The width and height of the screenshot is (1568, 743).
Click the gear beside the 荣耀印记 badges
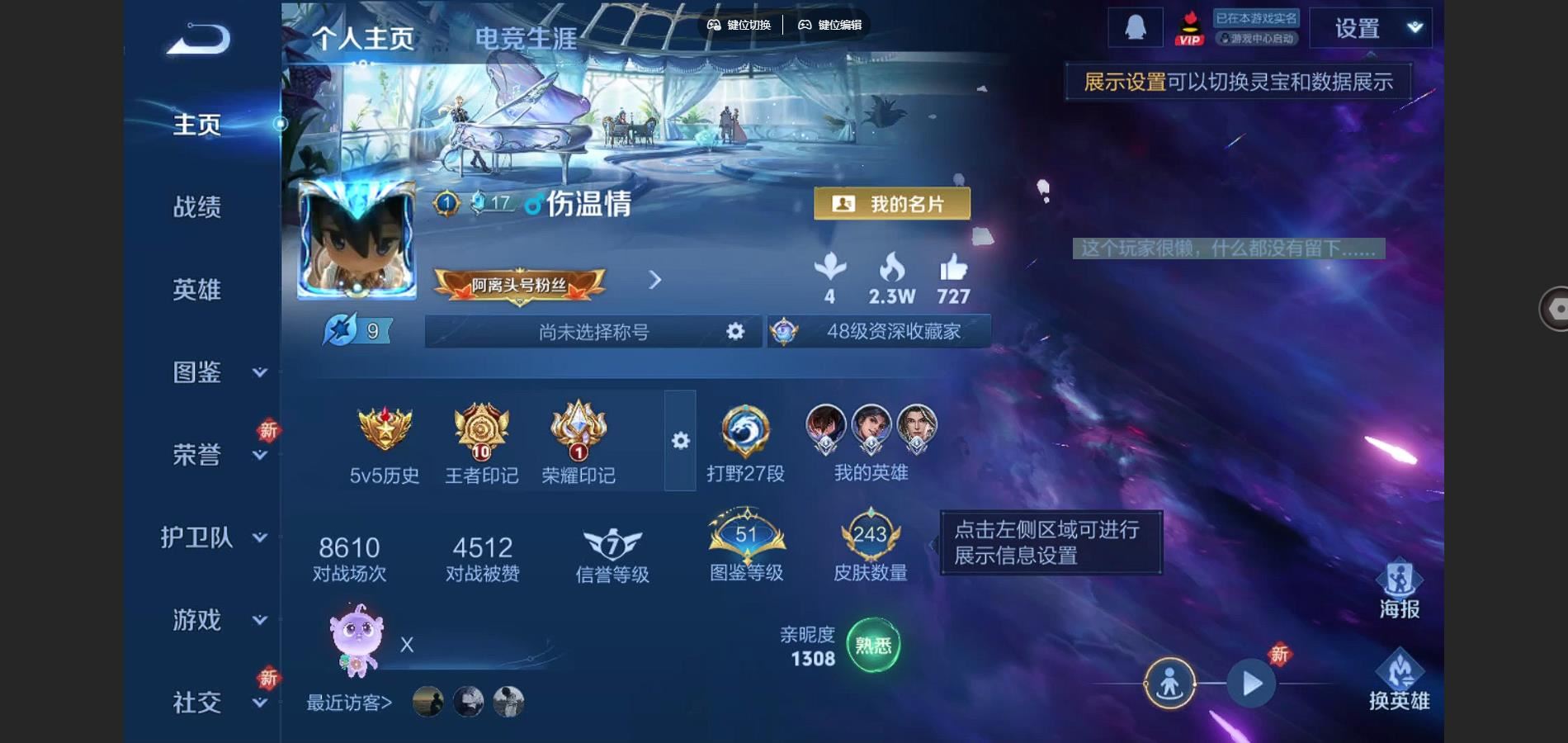point(679,442)
